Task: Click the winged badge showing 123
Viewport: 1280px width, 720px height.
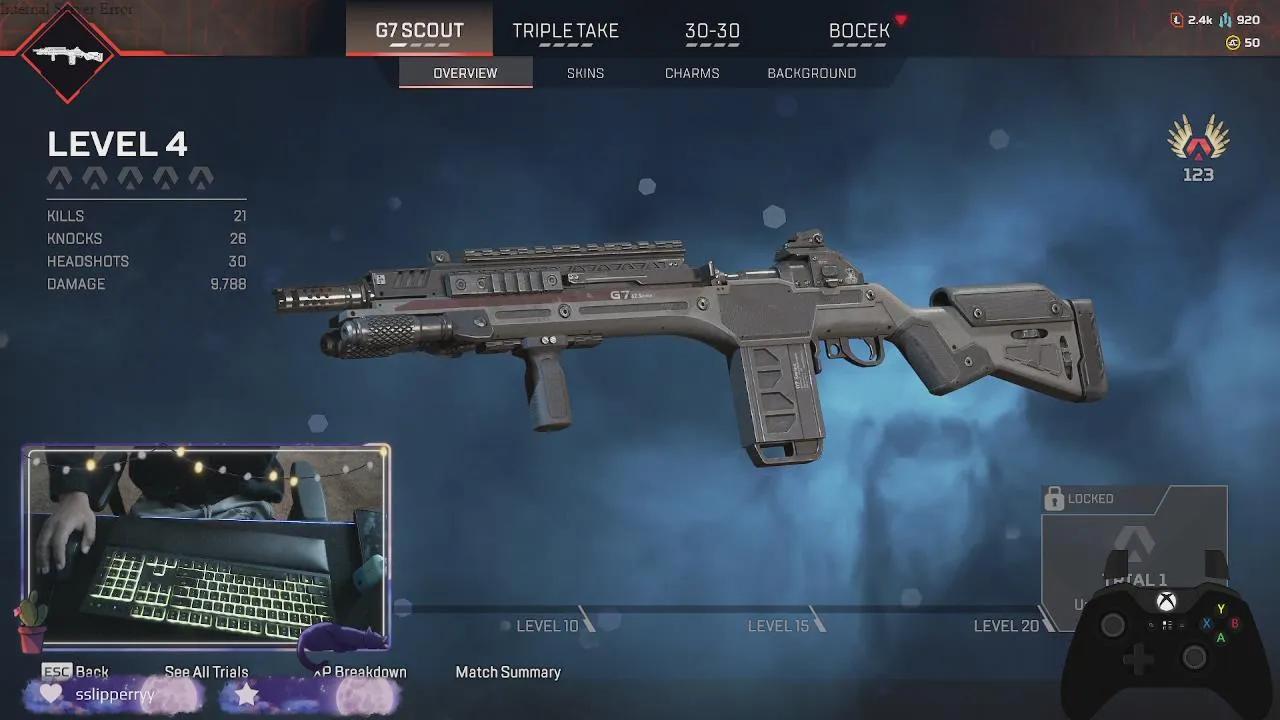Action: [1196, 150]
